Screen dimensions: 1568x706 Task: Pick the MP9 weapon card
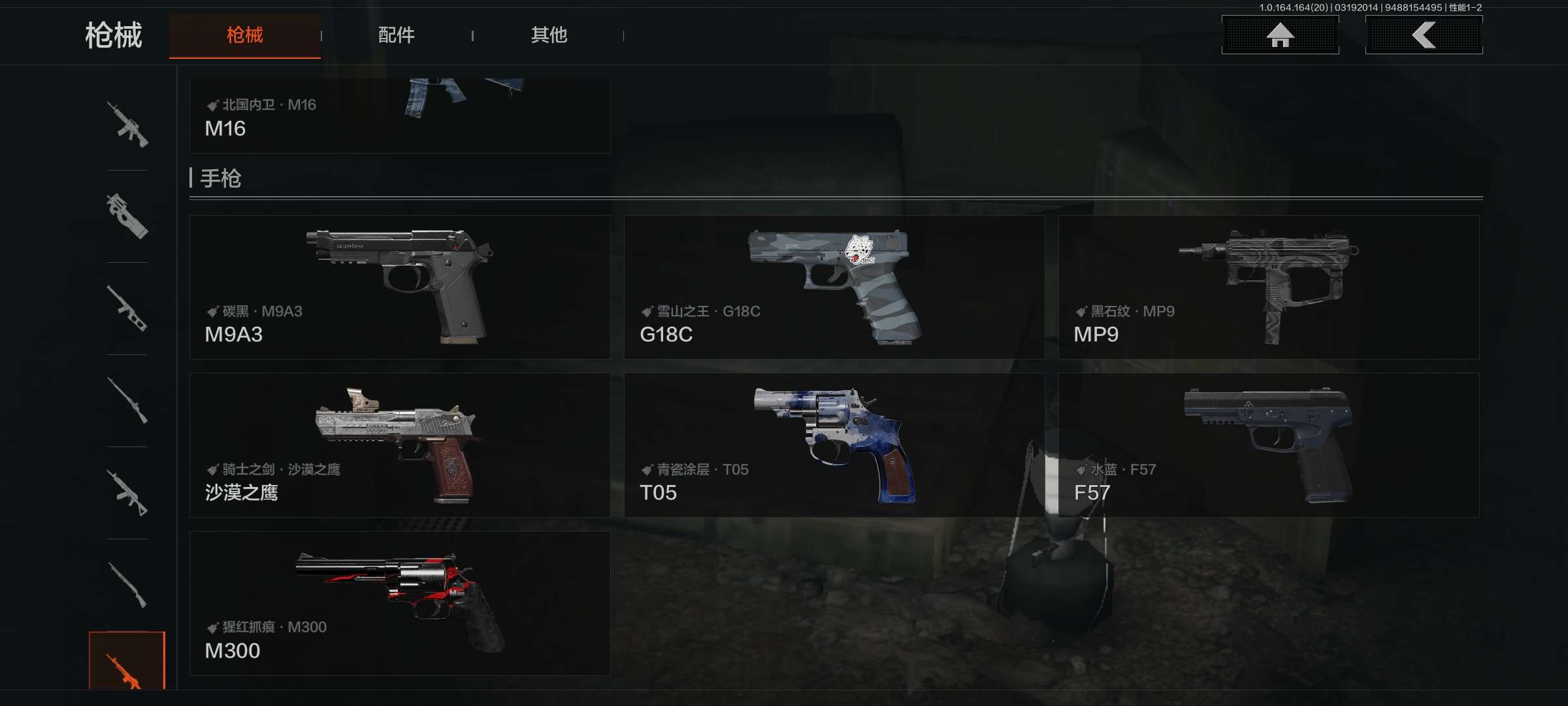pyautogui.click(x=1268, y=287)
